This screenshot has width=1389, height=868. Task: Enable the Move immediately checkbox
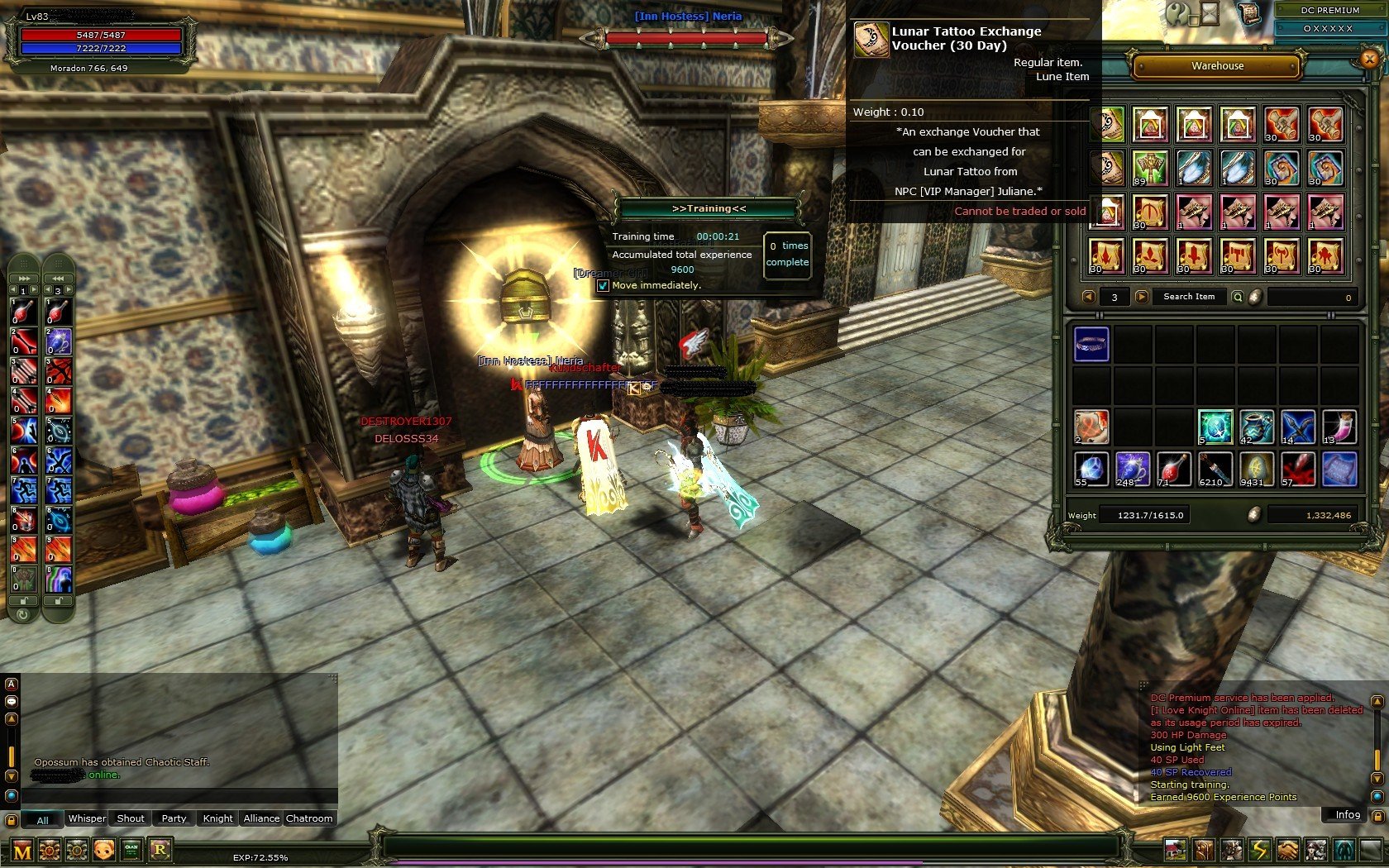tap(603, 284)
